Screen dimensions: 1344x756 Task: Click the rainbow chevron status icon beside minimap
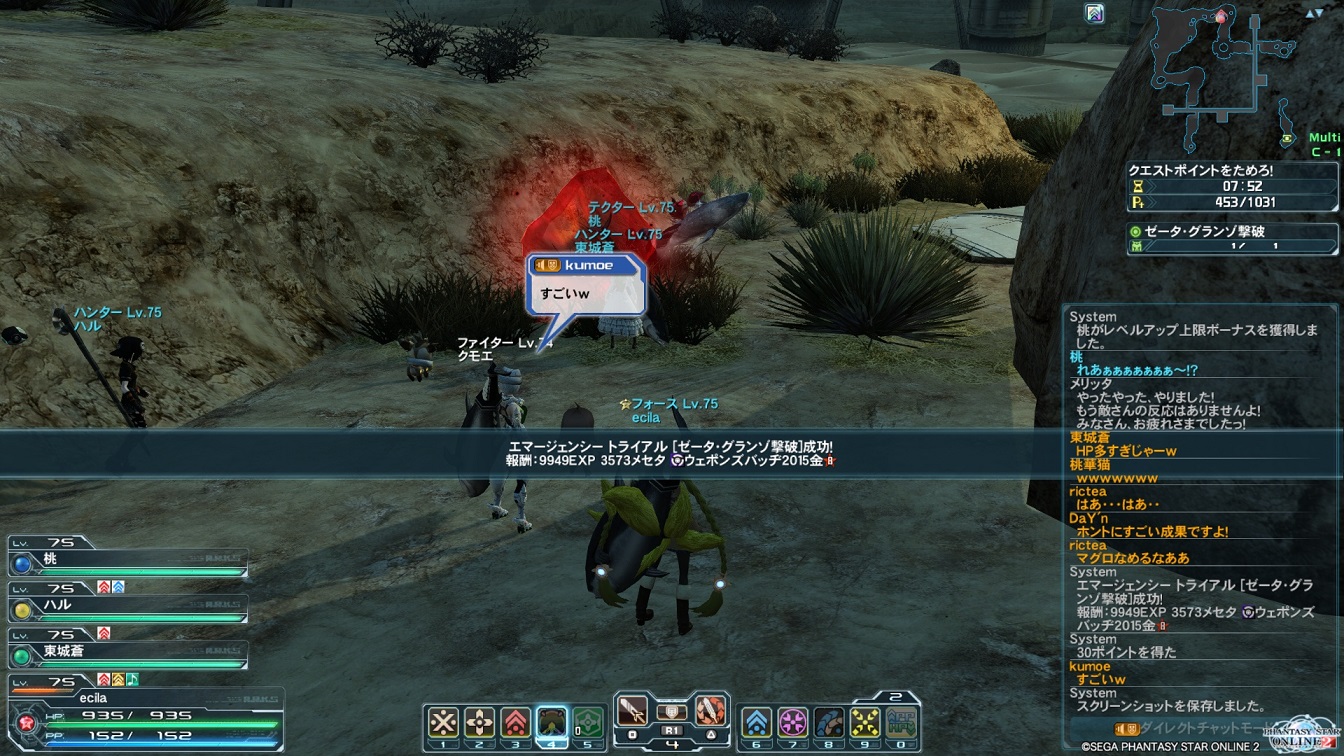click(x=1095, y=14)
